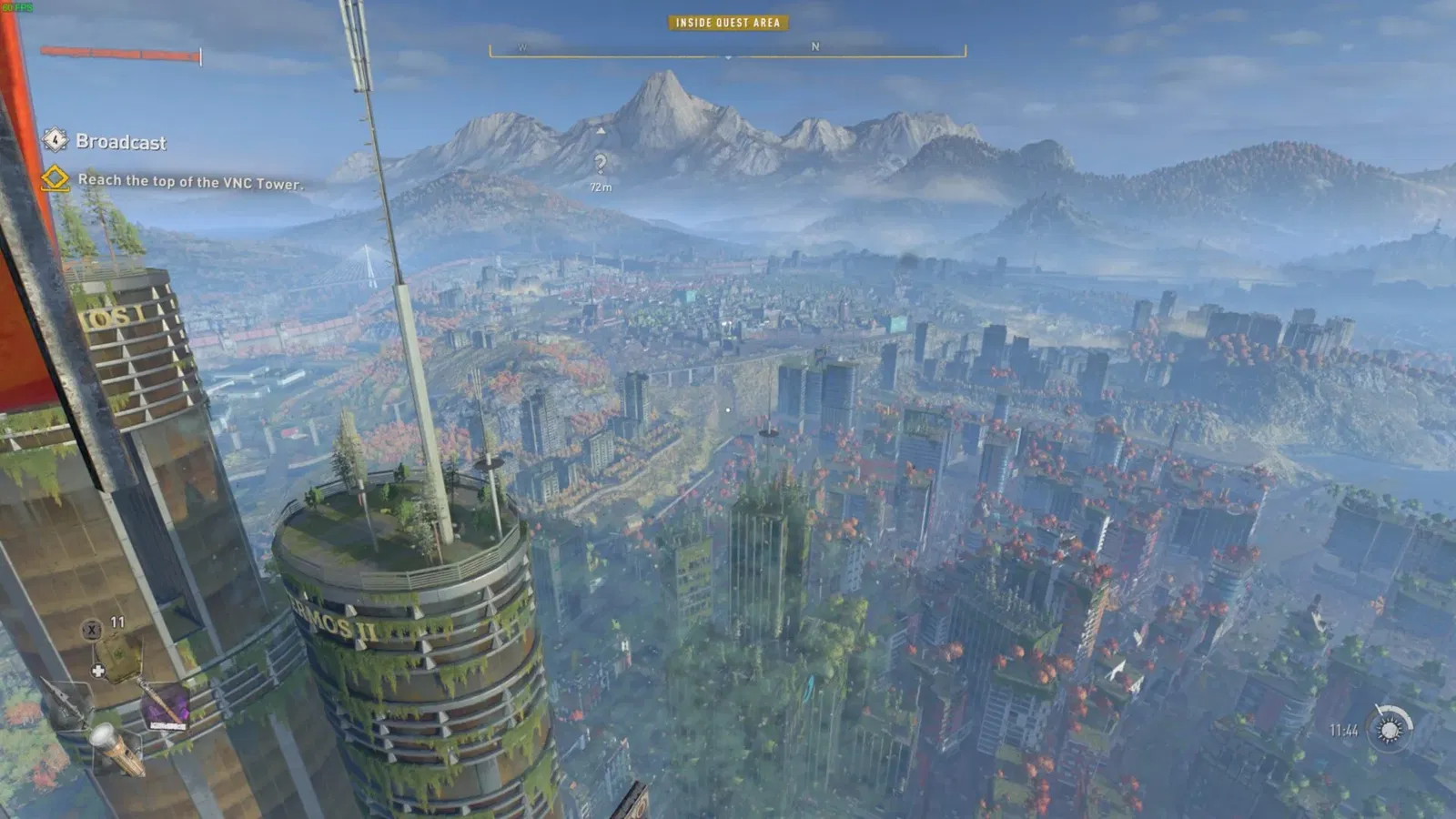Select the question mark location marker
The image size is (1456, 819).
pos(601,164)
